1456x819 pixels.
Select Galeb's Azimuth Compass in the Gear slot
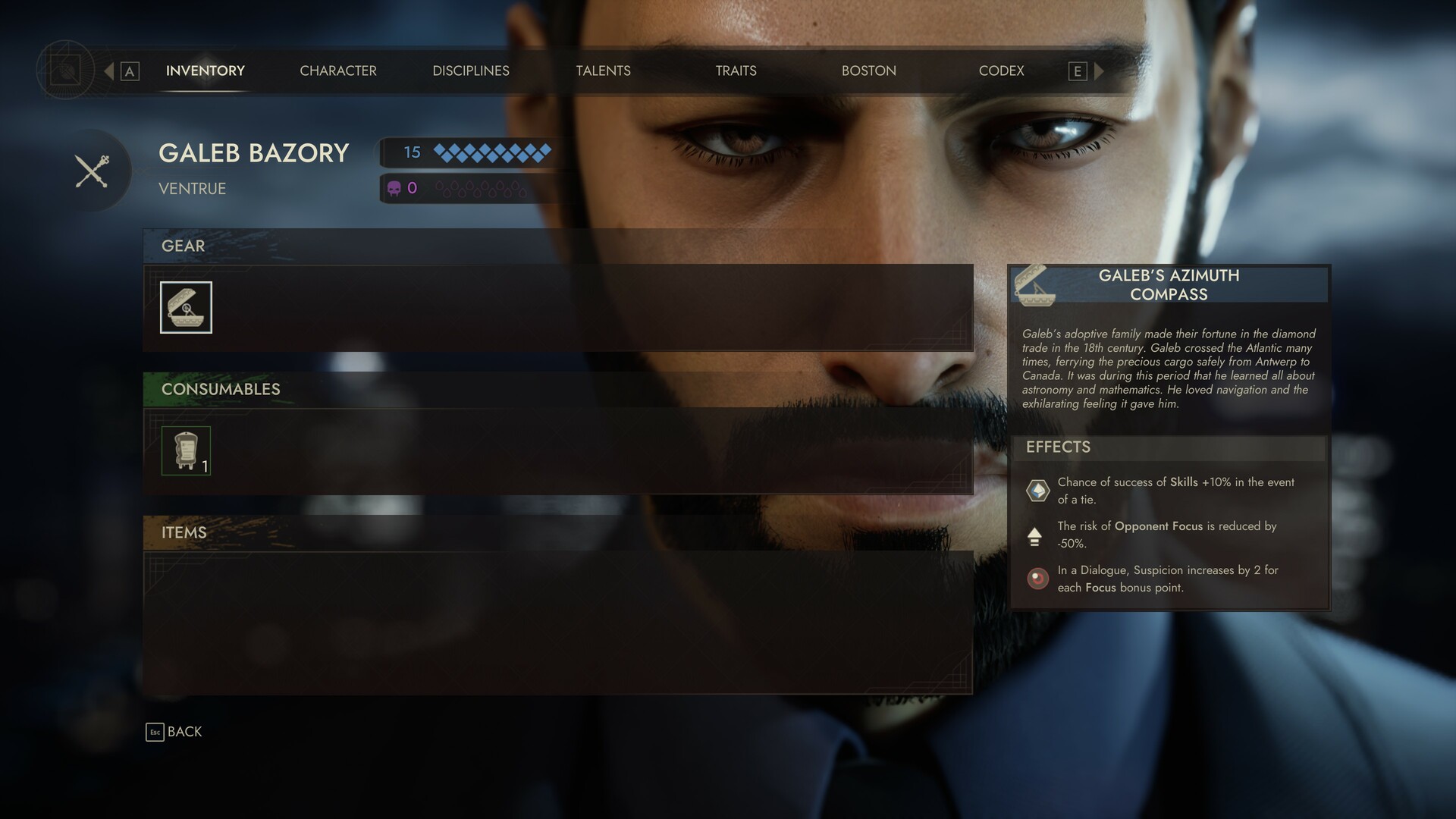(x=186, y=307)
